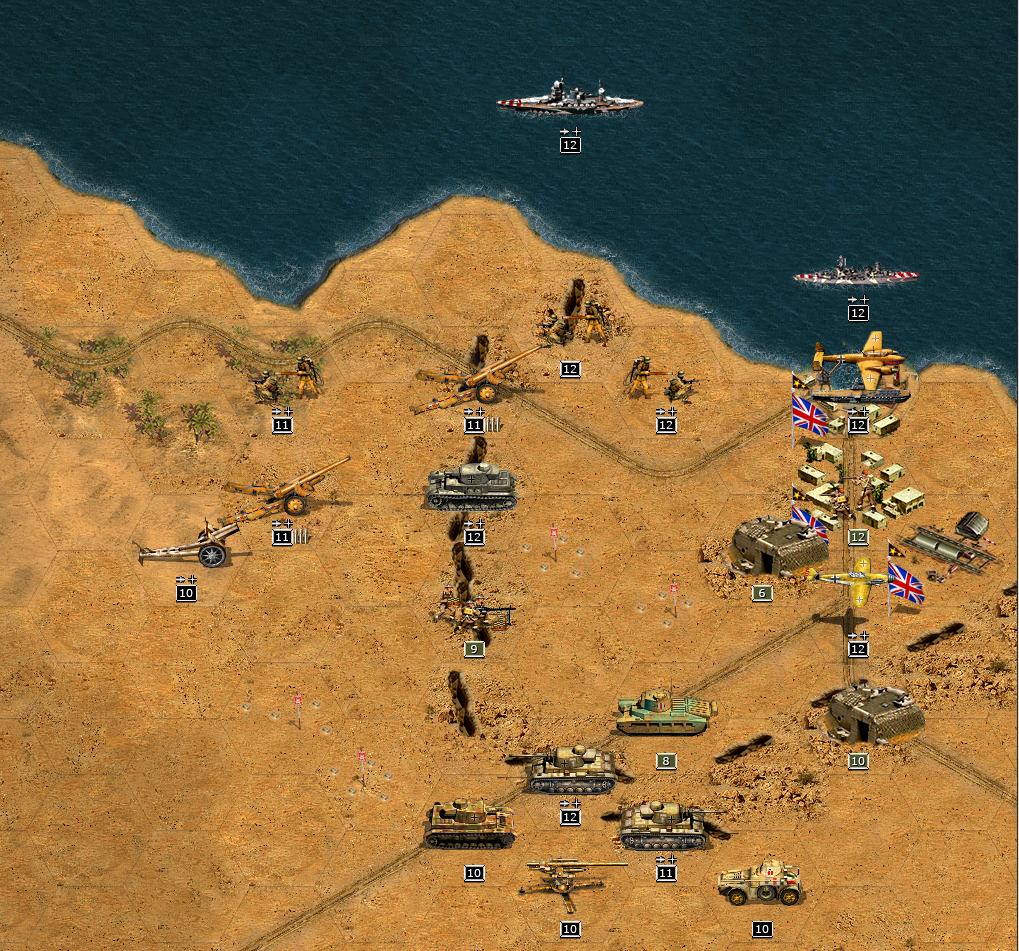Select the anti-aircraft gun with strength 10
The image size is (1019, 951).
[570, 882]
